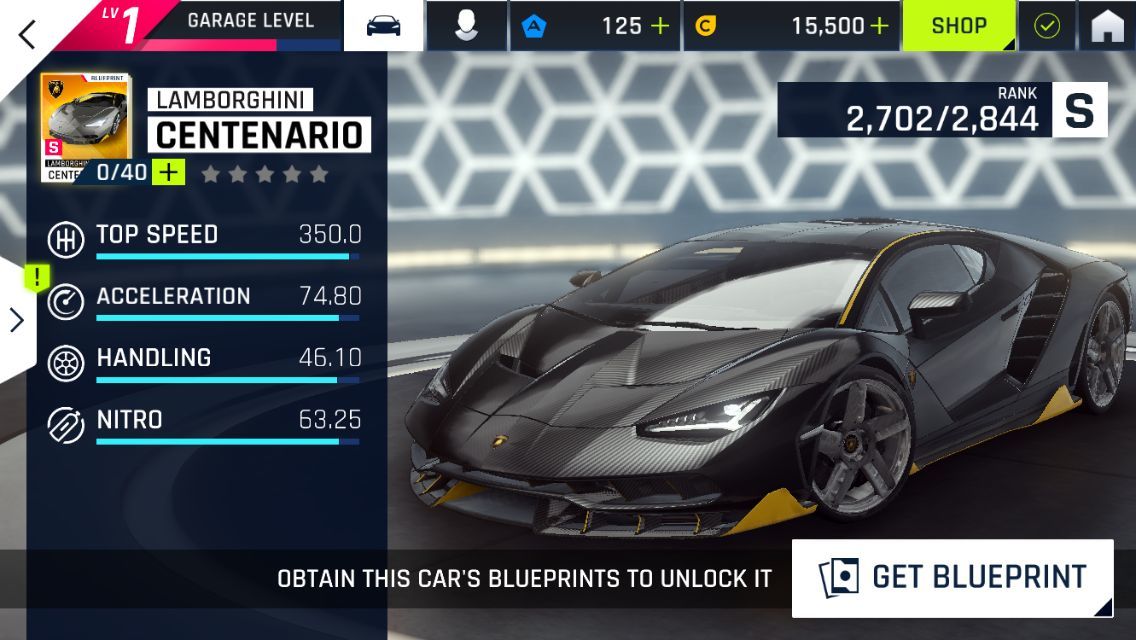Screen dimensions: 1136x640
Task: Open the Shop
Action: [959, 26]
